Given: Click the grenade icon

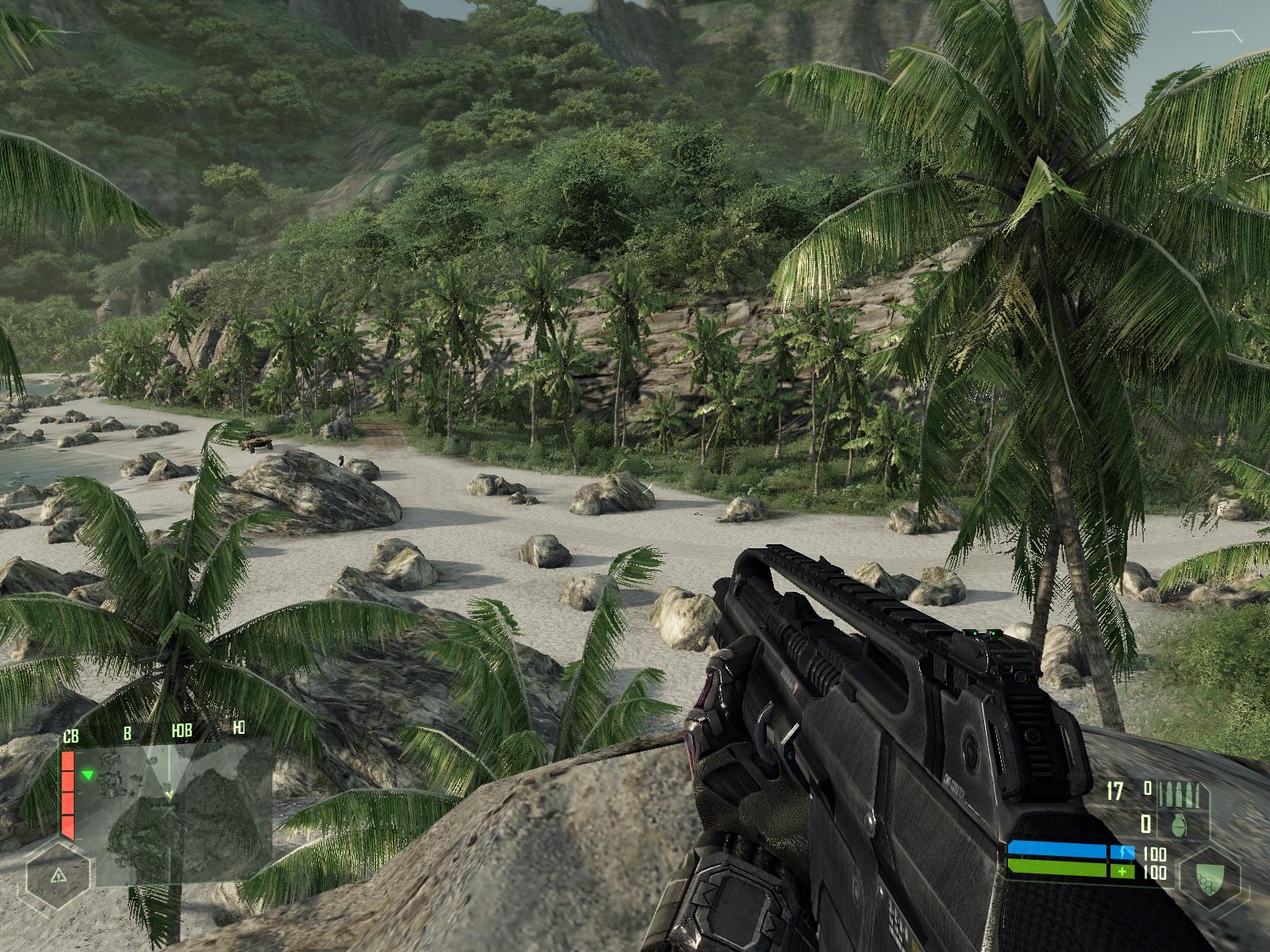Looking at the screenshot, I should [1180, 824].
